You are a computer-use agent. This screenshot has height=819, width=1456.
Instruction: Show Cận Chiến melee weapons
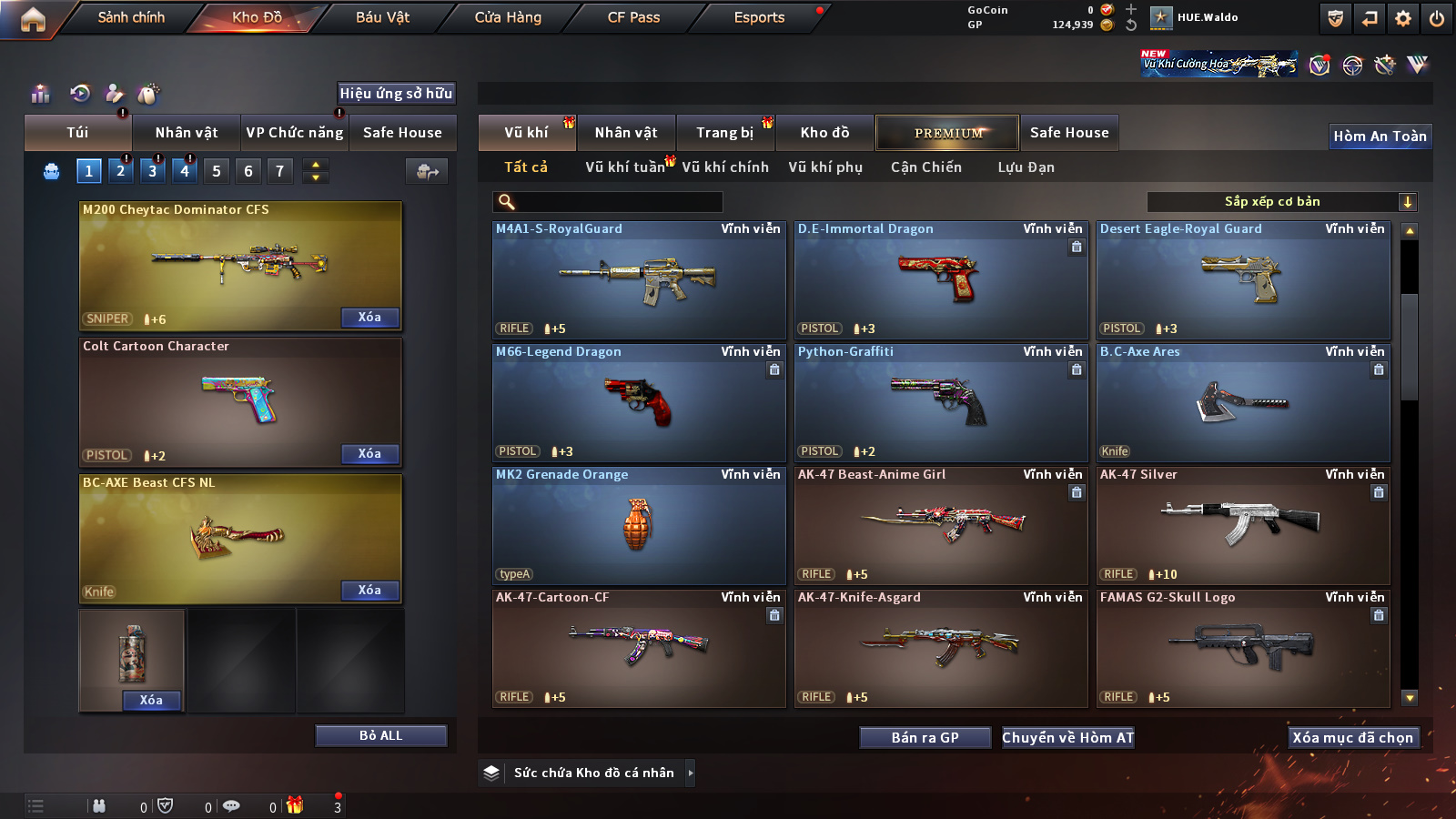pos(925,167)
